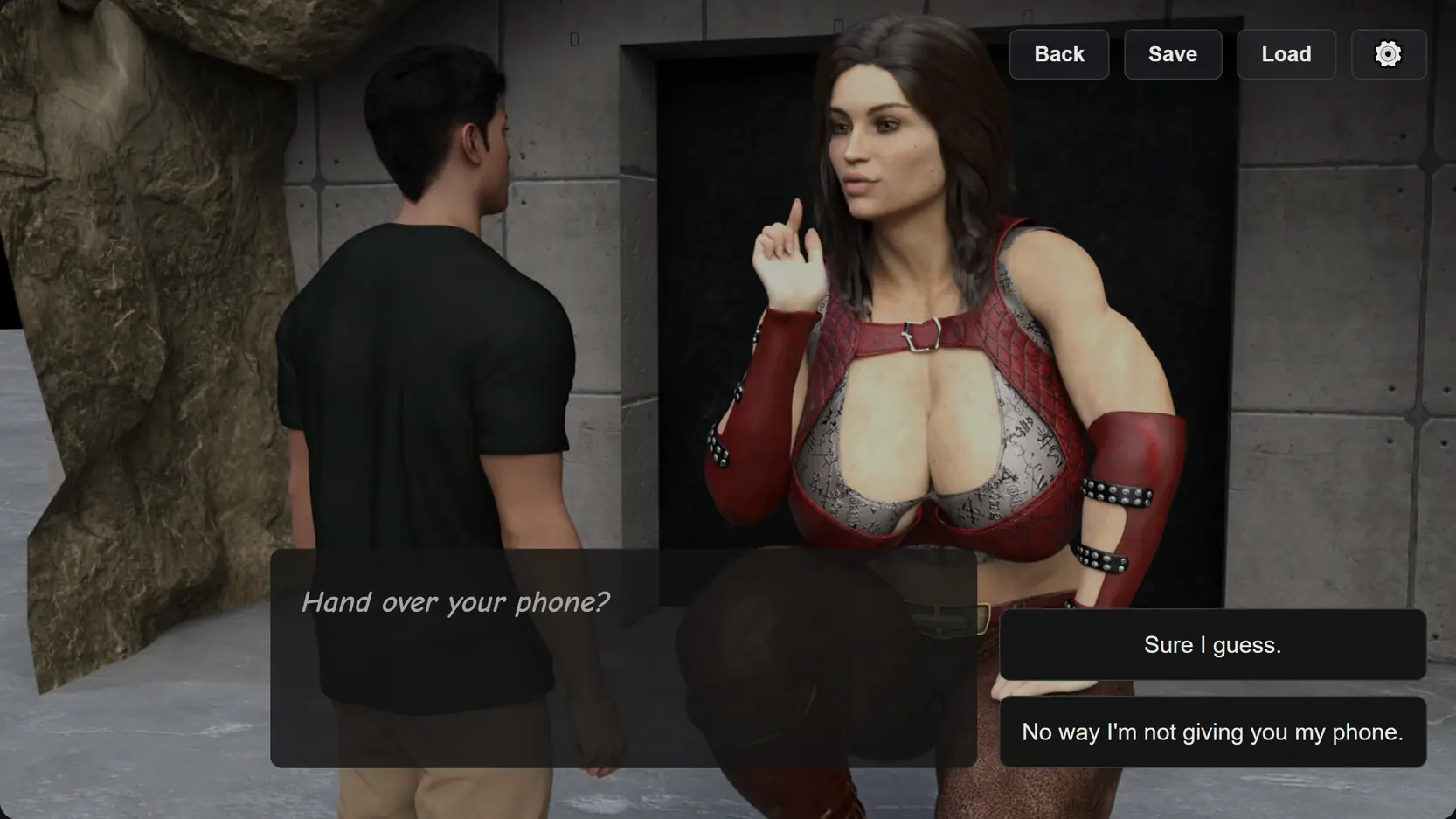This screenshot has width=1456, height=819.
Task: Open settings via the gear icon
Action: tap(1388, 54)
